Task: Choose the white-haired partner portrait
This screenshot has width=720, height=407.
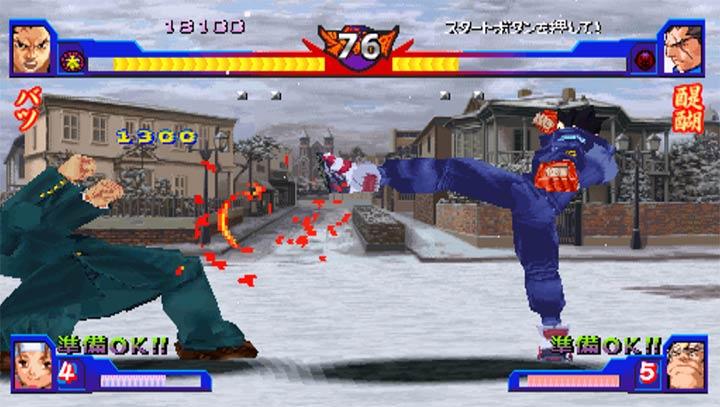Action: 32,364
